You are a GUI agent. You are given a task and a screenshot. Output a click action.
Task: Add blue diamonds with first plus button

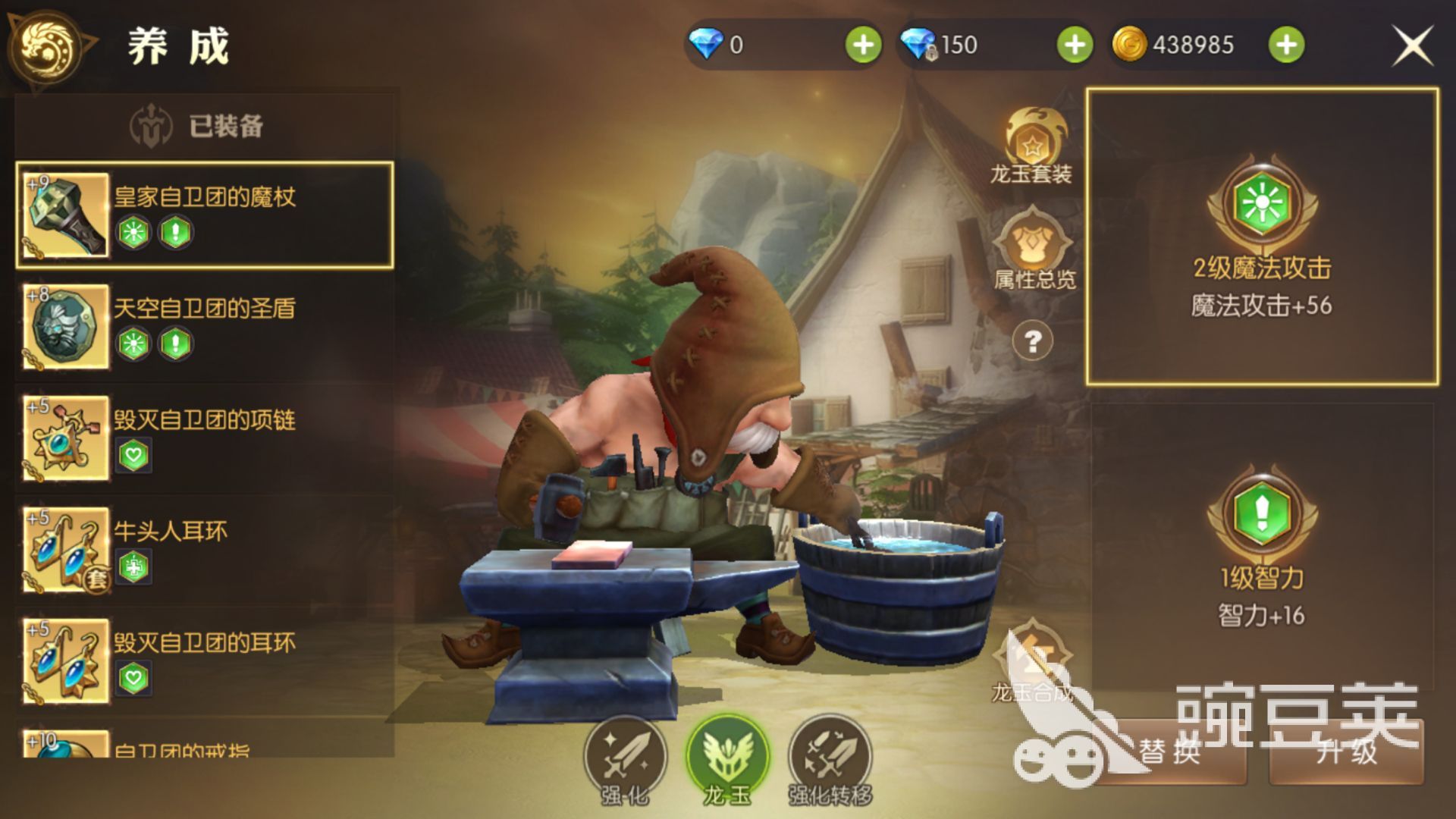pyautogui.click(x=863, y=45)
